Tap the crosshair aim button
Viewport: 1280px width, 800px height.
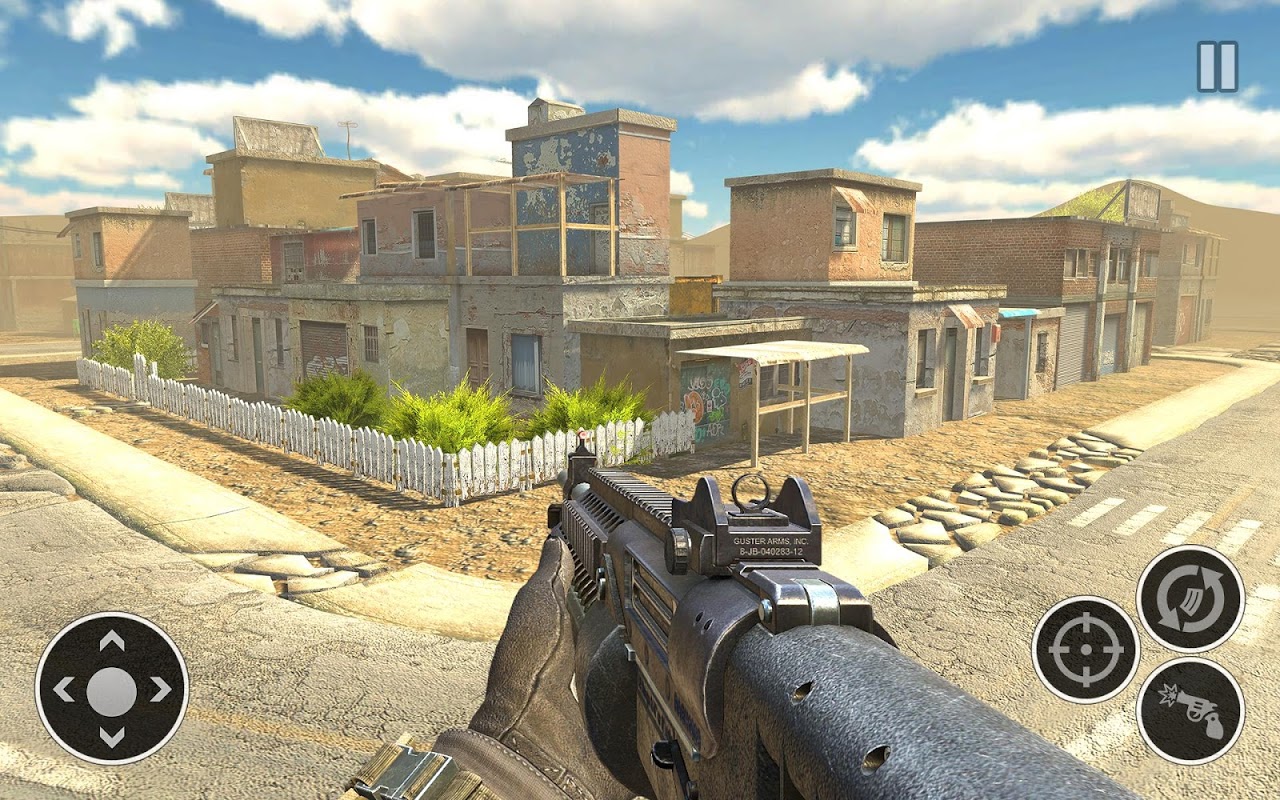tap(1085, 650)
